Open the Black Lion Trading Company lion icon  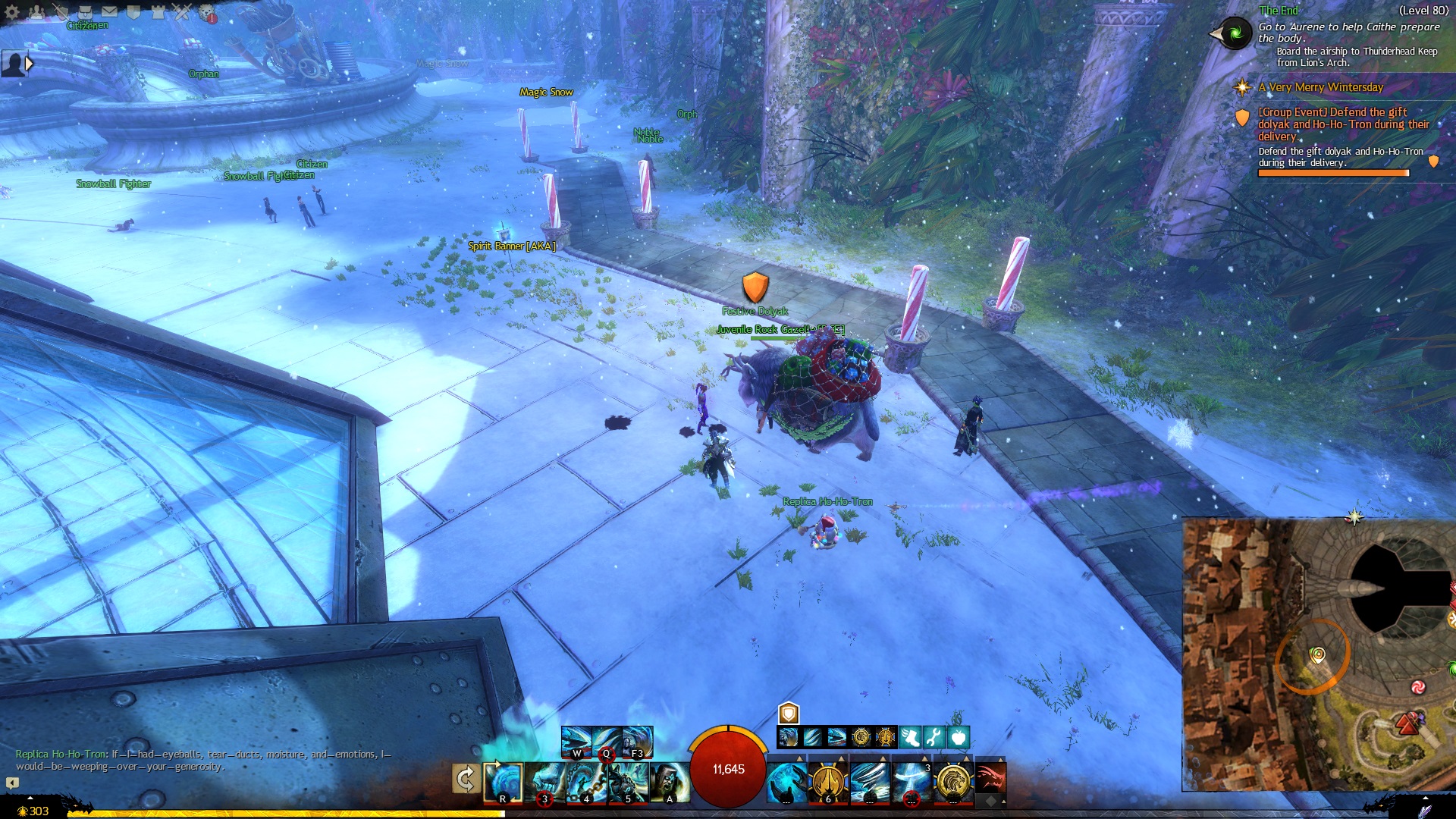click(x=207, y=13)
